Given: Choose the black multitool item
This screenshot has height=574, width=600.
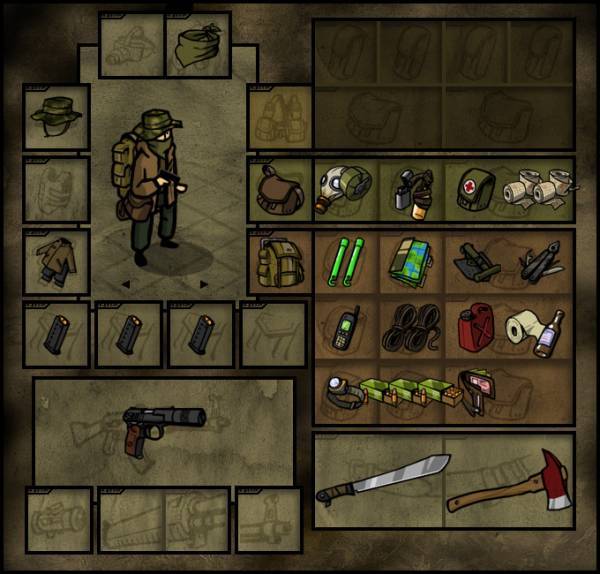Looking at the screenshot, I should point(540,263).
